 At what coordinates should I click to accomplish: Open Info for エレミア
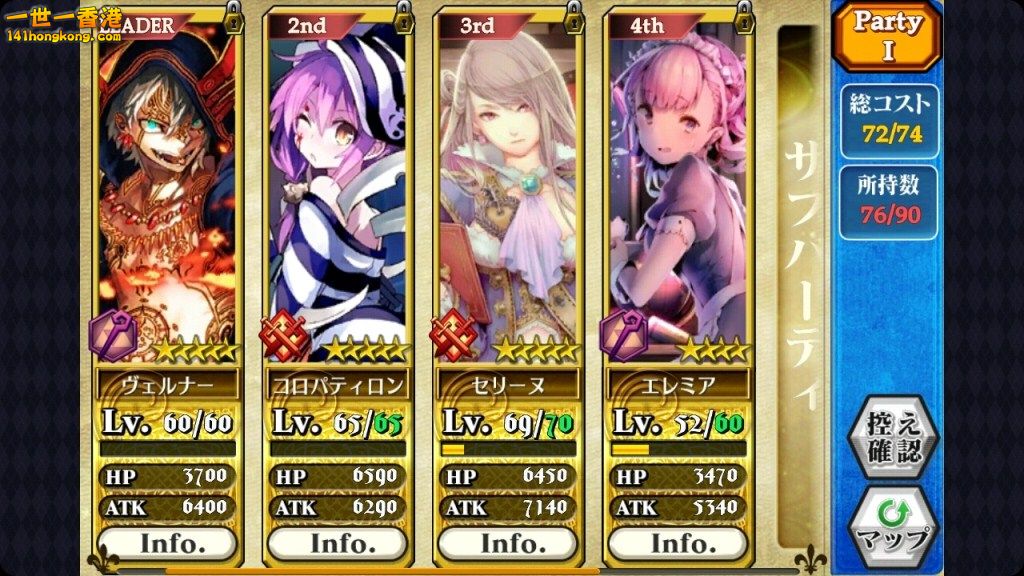tap(677, 543)
